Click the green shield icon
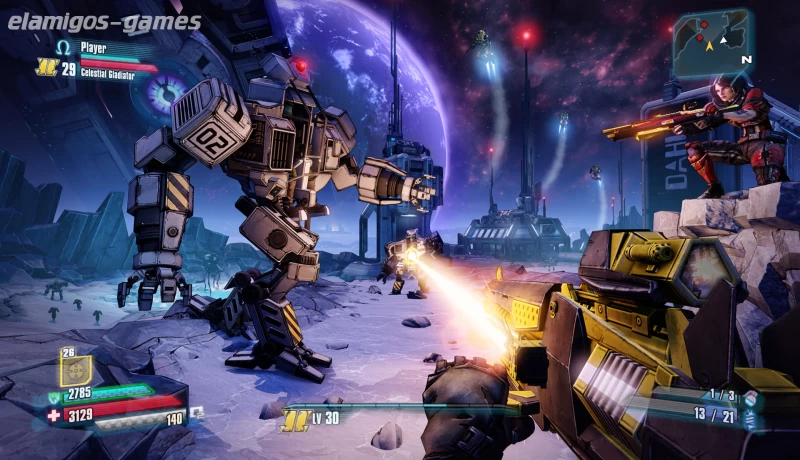The width and height of the screenshot is (800, 460). pos(53,398)
